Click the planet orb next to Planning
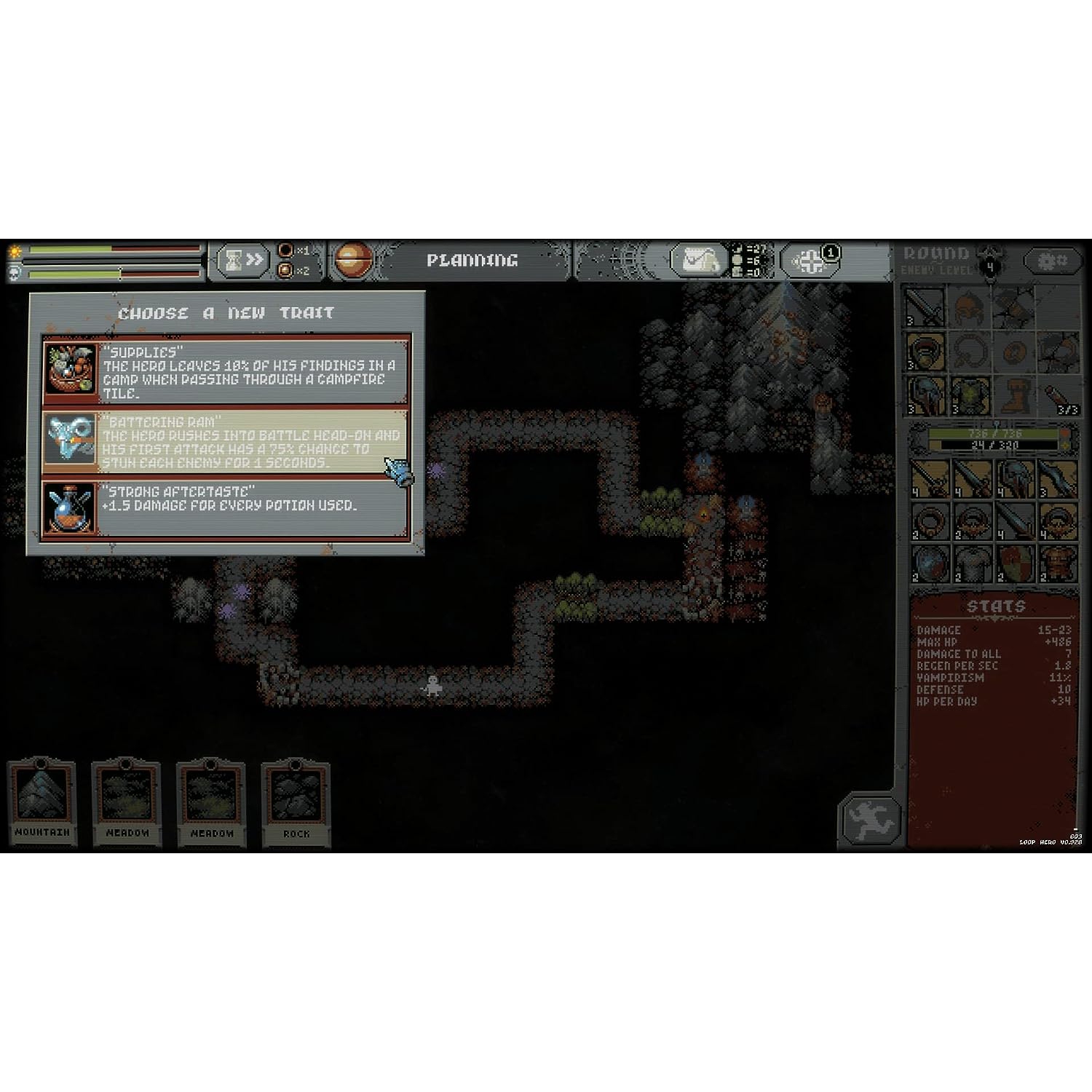Screen dimensions: 1092x1092 [x=354, y=260]
